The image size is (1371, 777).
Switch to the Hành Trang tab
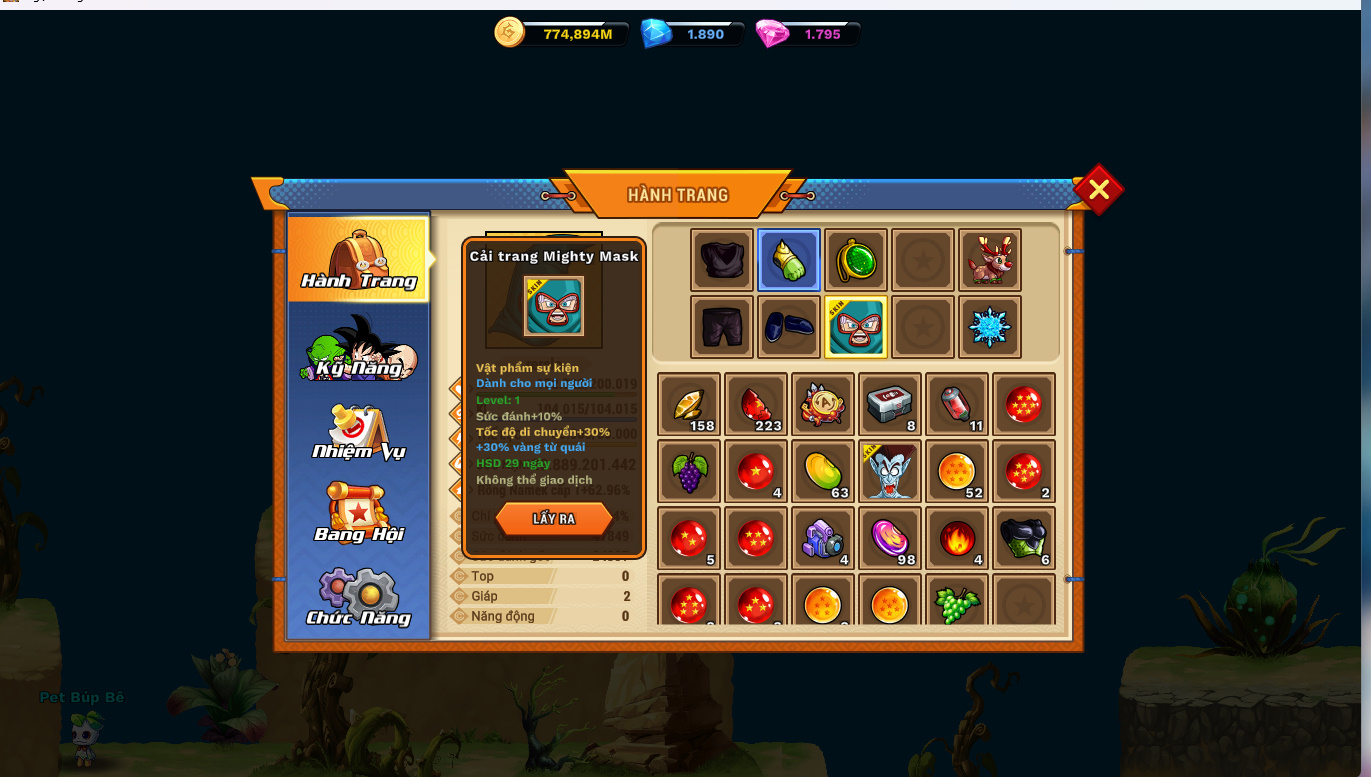358,259
